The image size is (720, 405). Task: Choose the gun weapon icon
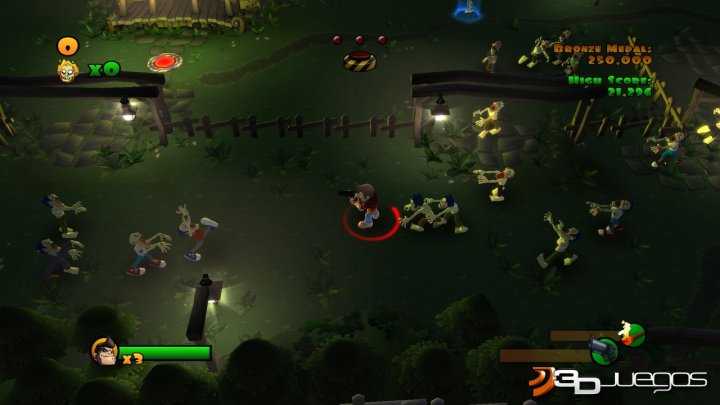point(604,350)
